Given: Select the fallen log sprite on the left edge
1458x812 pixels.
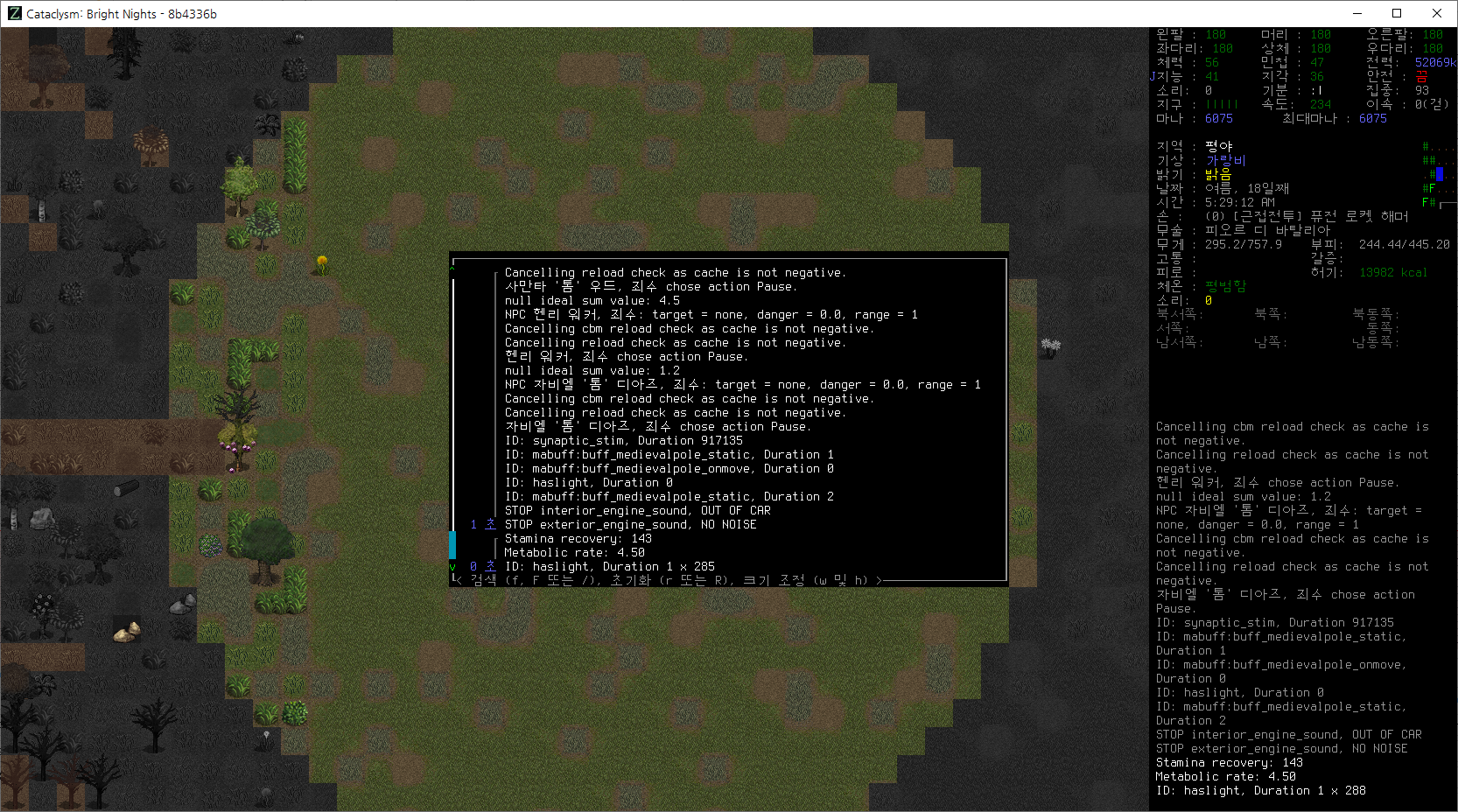Looking at the screenshot, I should tap(124, 486).
